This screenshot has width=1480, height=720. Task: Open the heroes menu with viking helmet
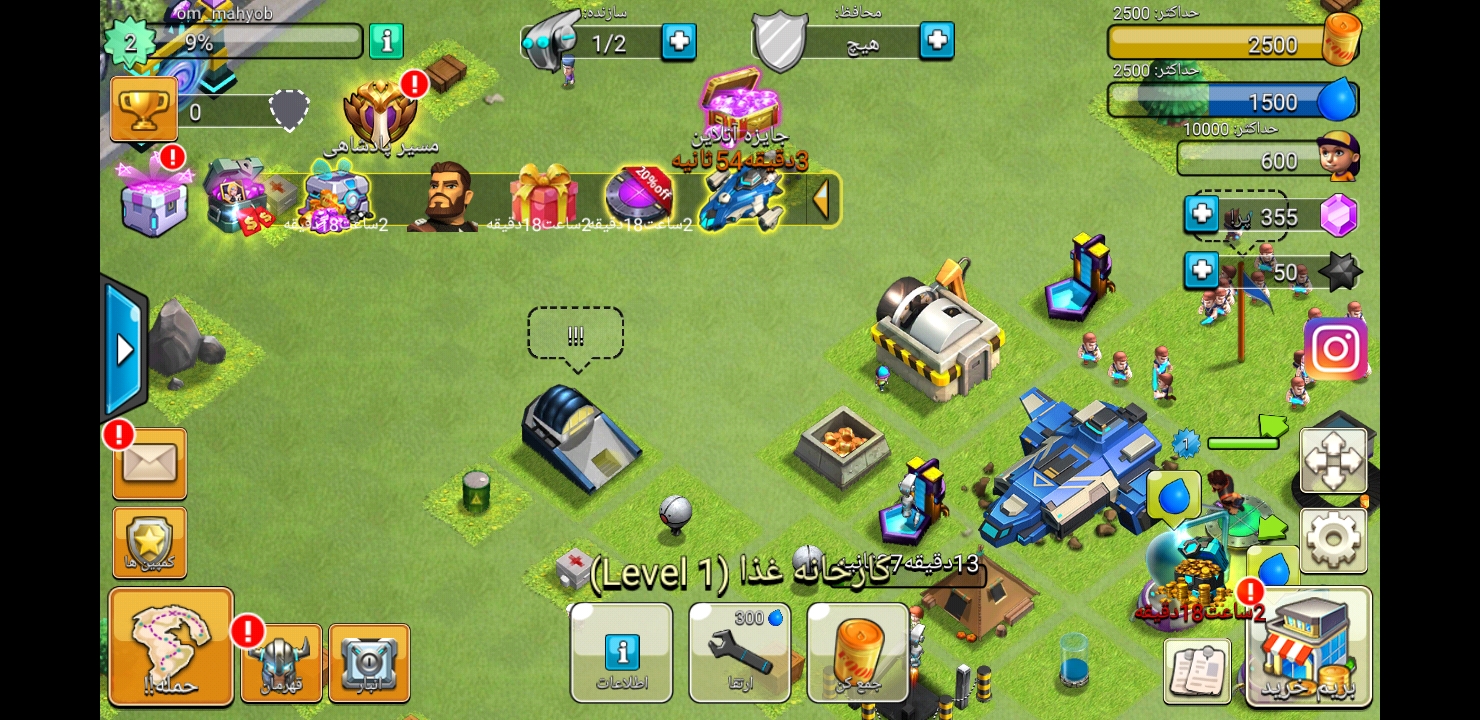281,662
